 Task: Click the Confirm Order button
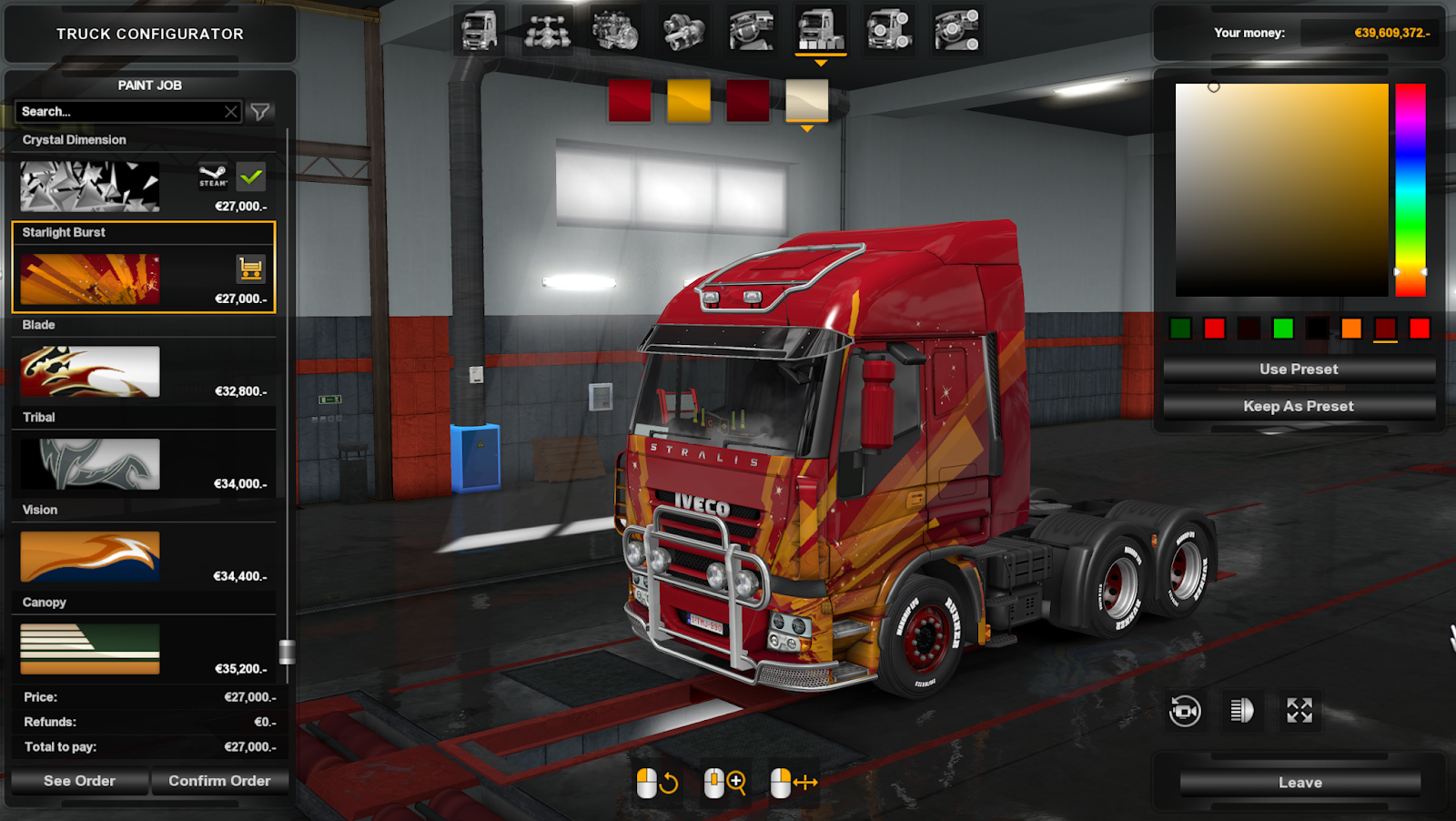pos(219,780)
